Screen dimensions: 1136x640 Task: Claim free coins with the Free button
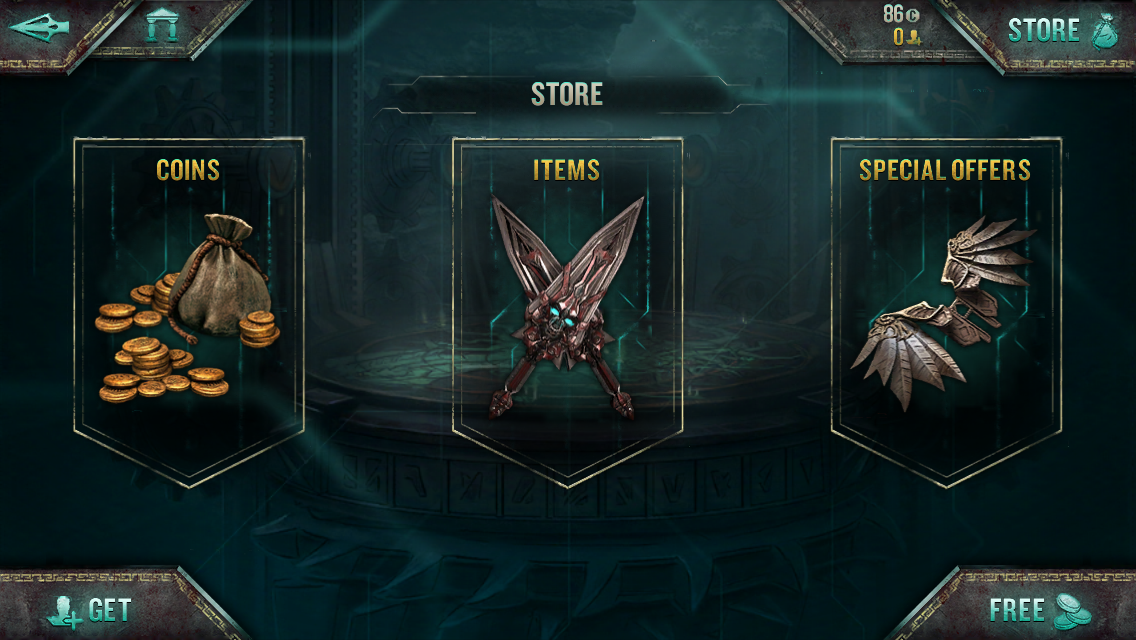[x=1038, y=609]
